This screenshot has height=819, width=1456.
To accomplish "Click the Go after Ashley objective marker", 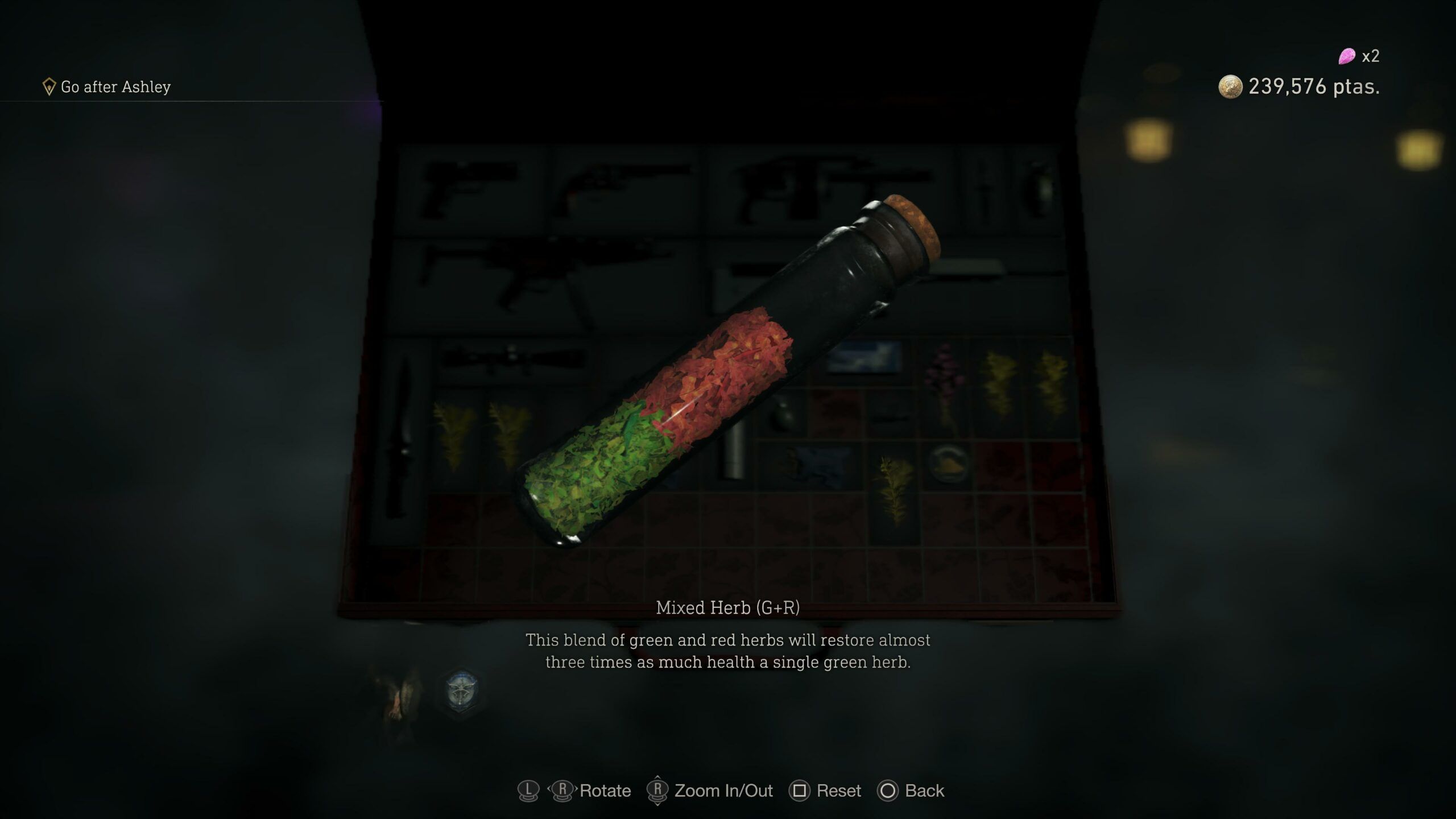I will tap(50, 86).
